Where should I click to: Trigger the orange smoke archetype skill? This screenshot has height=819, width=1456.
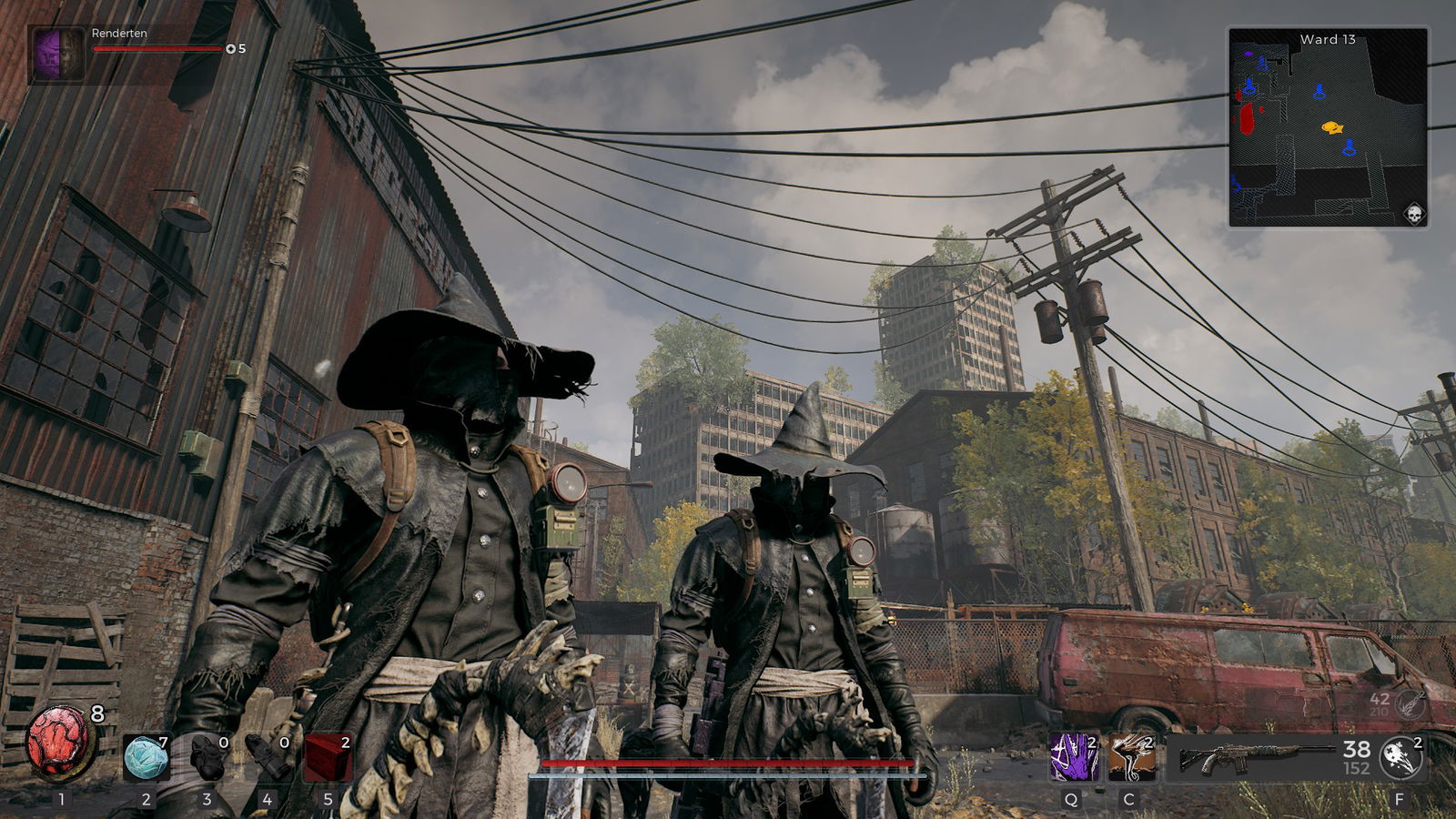1131,757
